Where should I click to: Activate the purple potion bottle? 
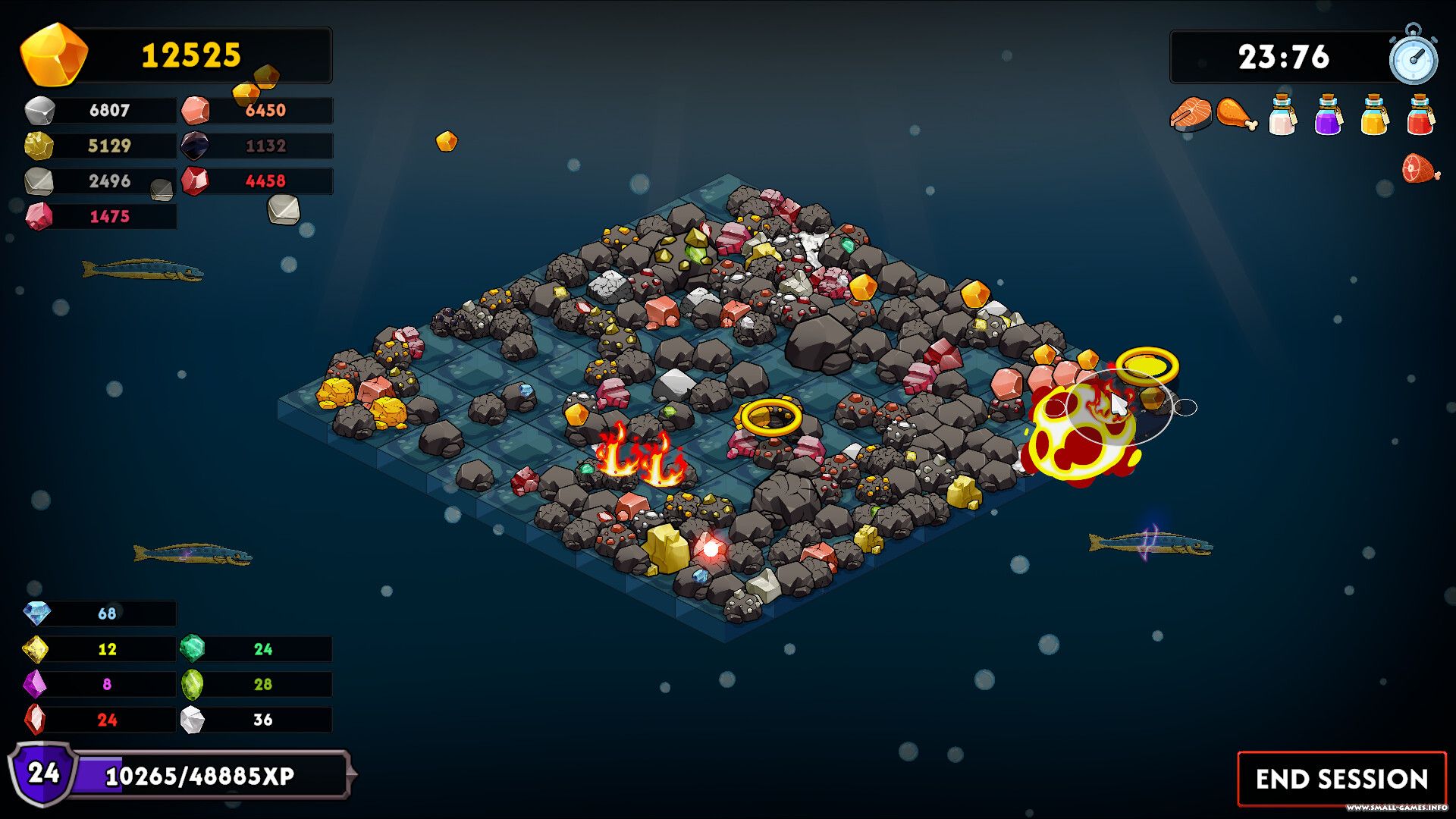[1328, 115]
